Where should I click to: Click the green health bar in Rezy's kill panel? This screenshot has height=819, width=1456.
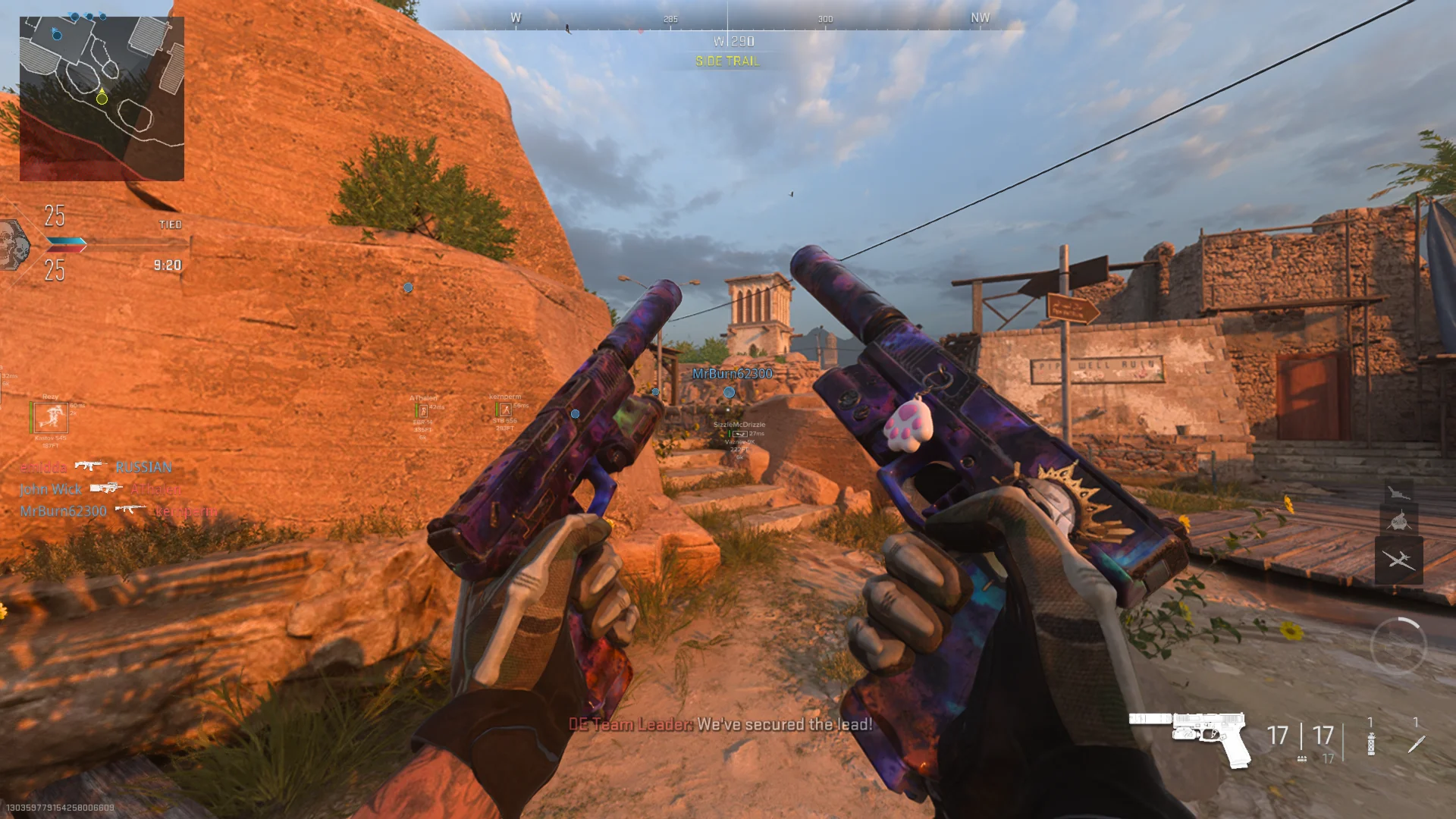[x=30, y=417]
